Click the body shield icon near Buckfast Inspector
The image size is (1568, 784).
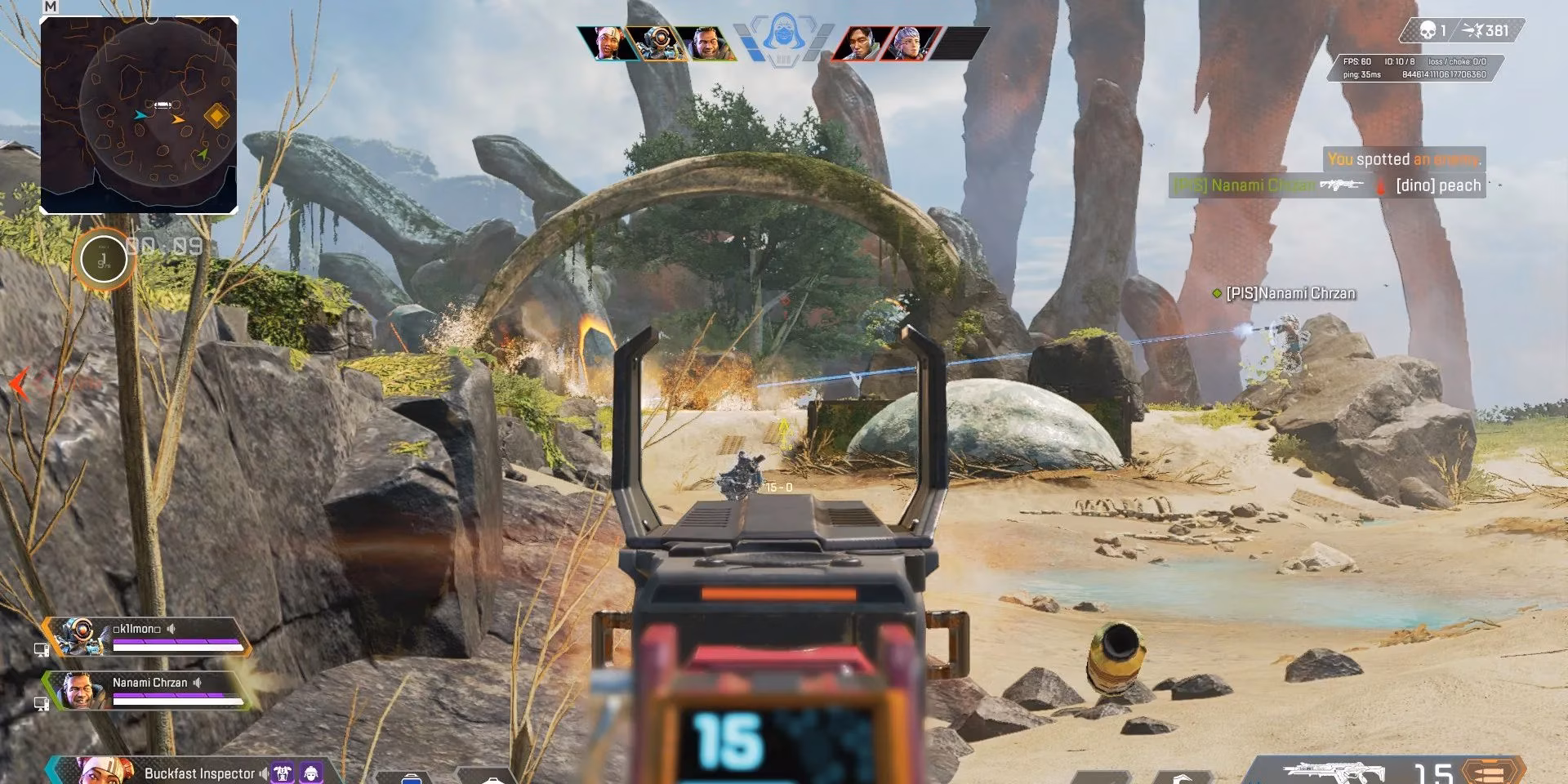(x=282, y=773)
